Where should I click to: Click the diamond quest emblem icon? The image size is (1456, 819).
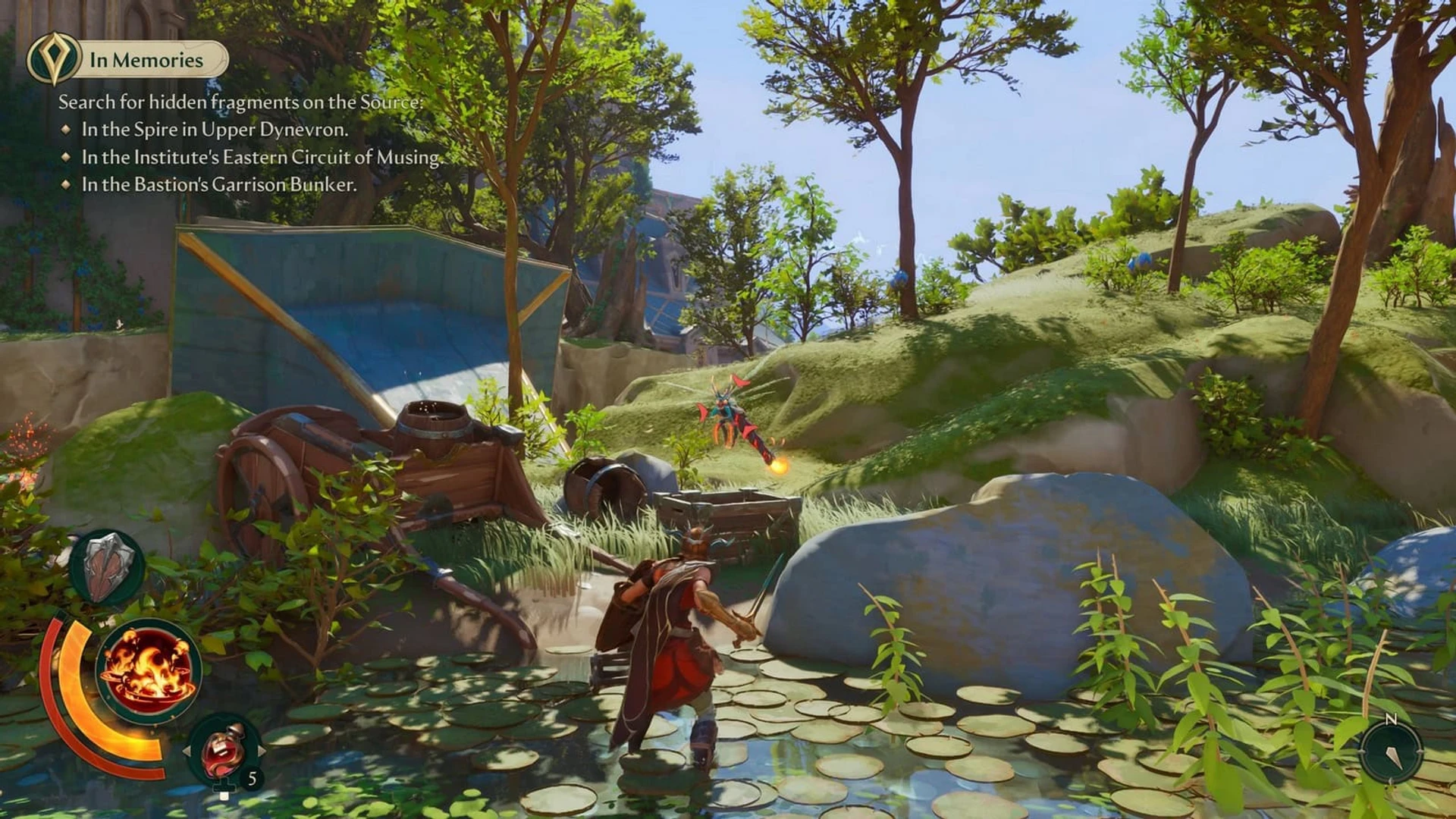click(53, 59)
